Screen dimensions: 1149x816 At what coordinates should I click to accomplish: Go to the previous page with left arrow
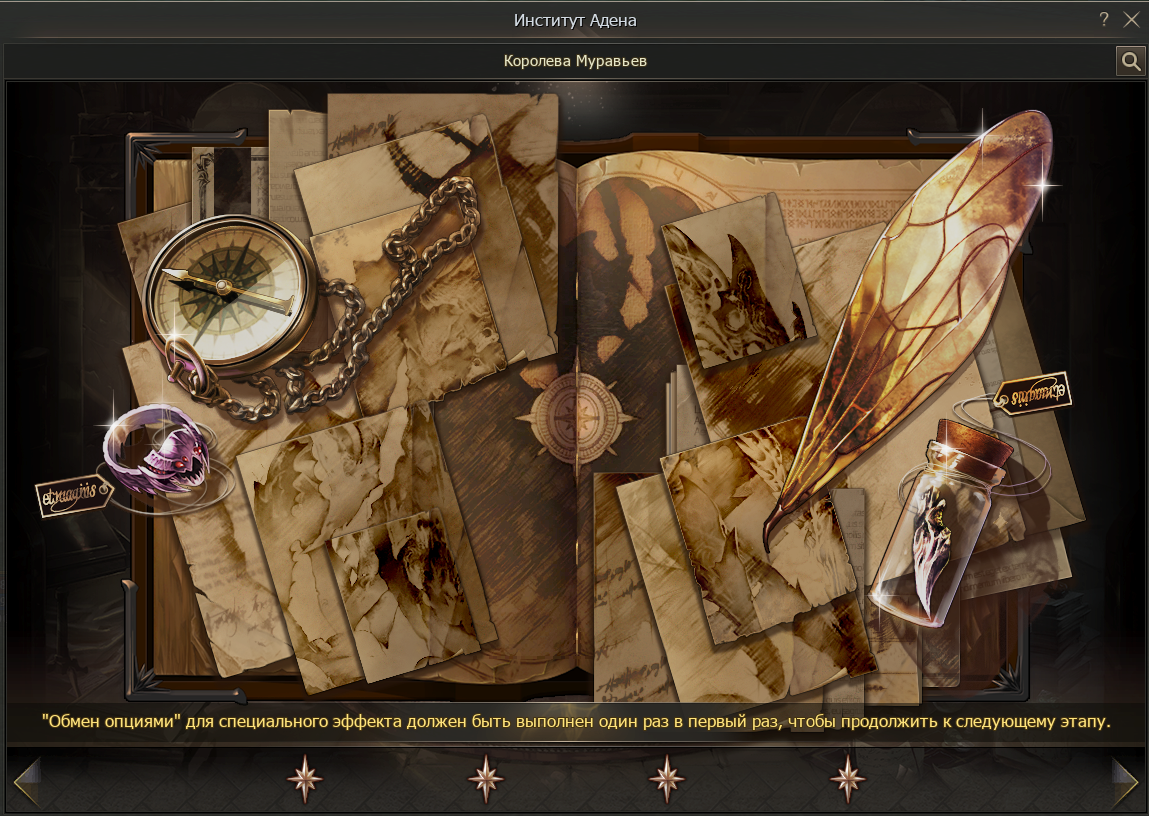(x=26, y=781)
